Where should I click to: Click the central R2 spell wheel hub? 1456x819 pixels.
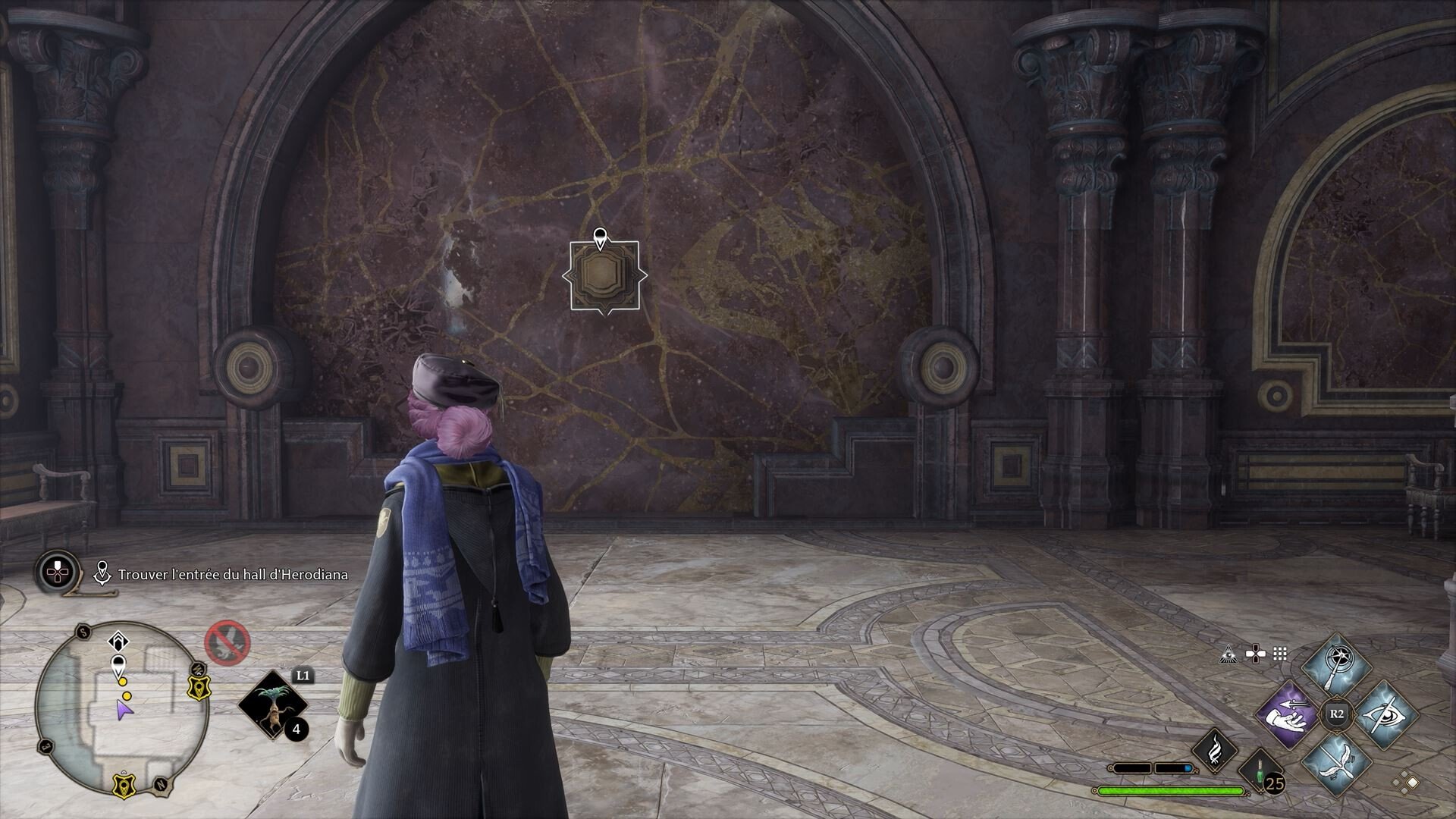tap(1336, 713)
